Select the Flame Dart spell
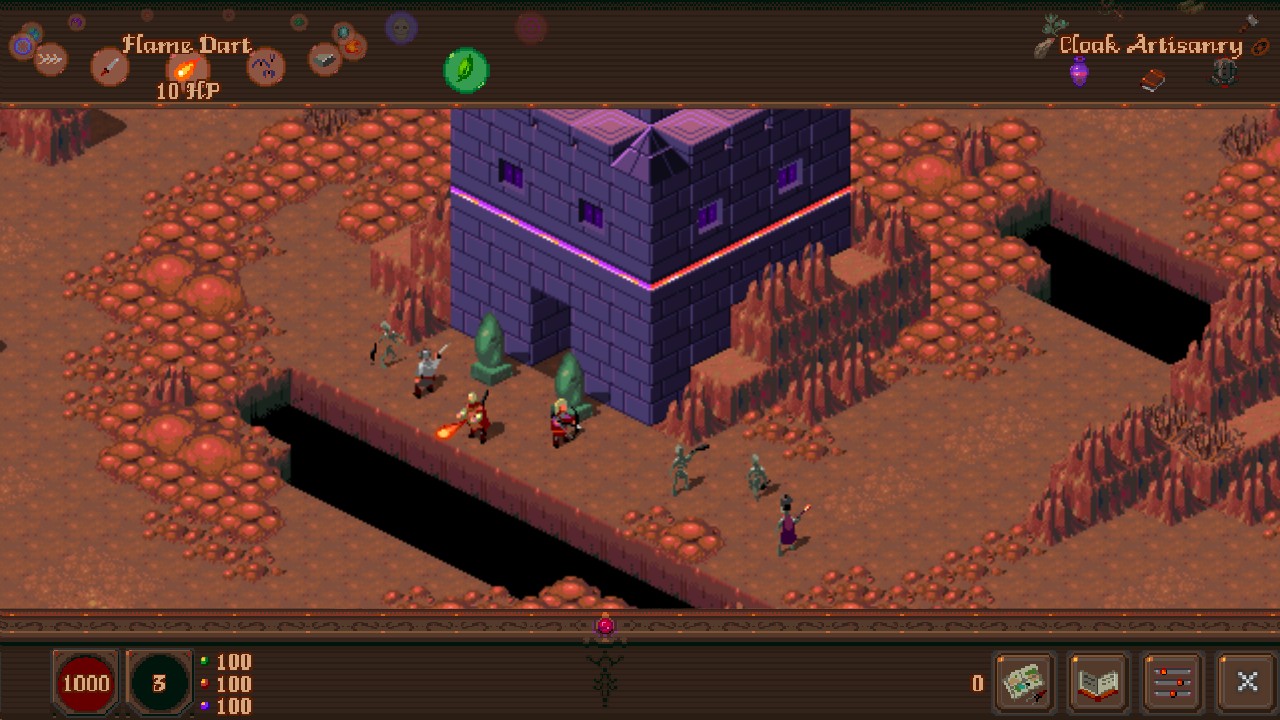 coord(186,70)
